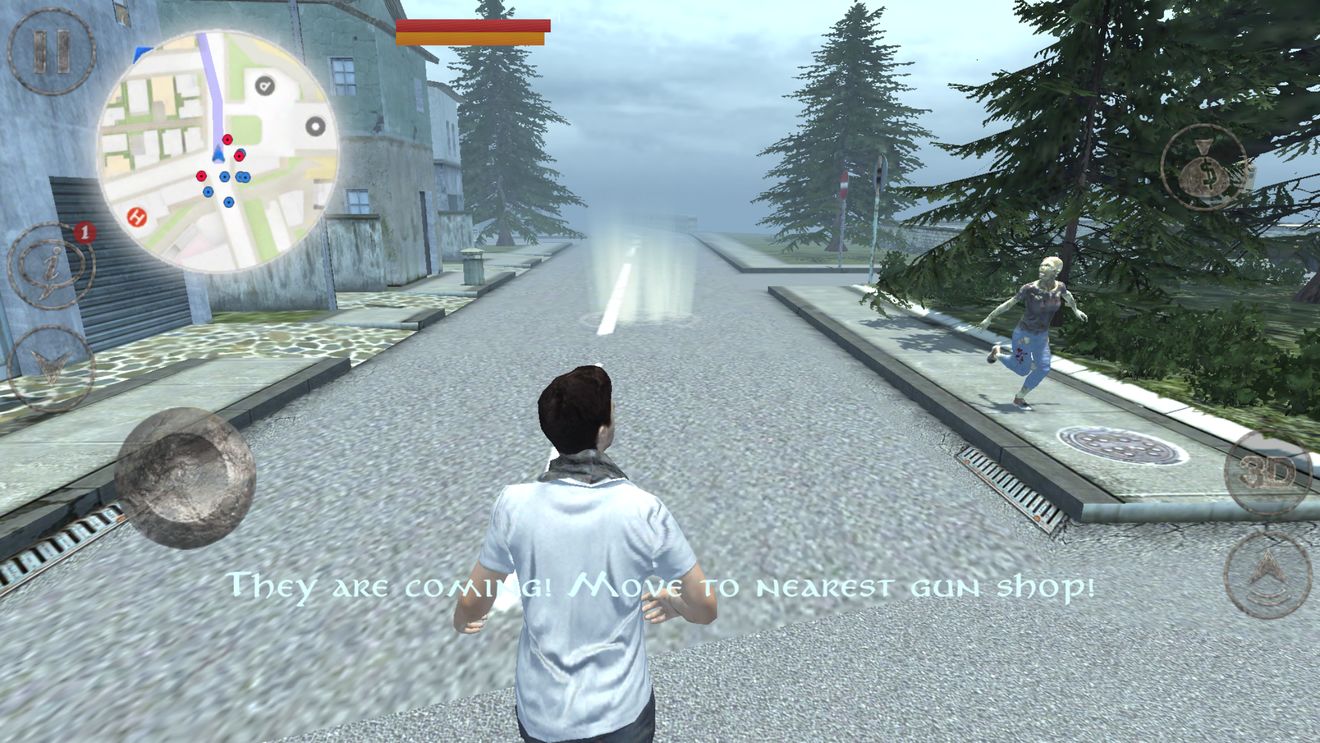
Task: Pause the game with the pause button
Action: 52,51
